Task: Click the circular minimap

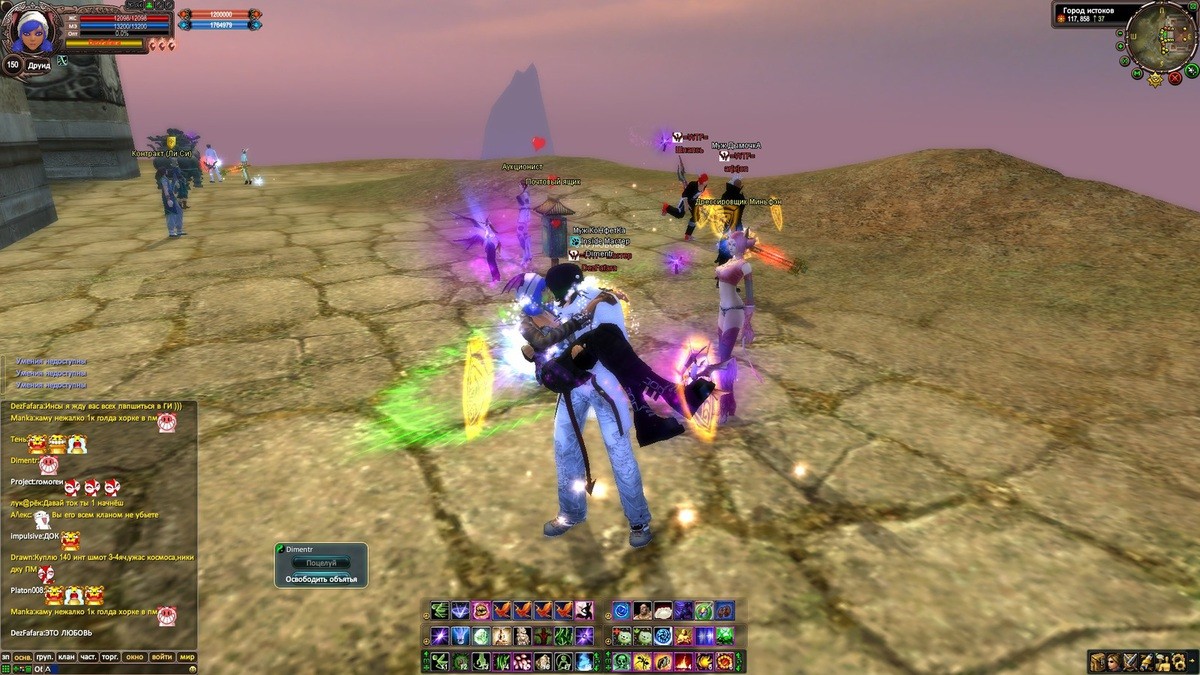Action: [1160, 37]
